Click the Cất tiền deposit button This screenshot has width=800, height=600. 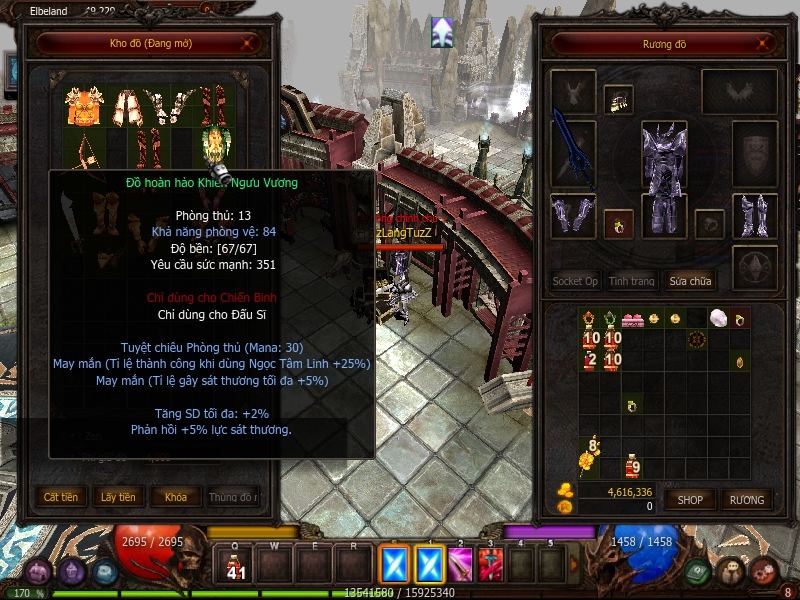click(x=61, y=496)
